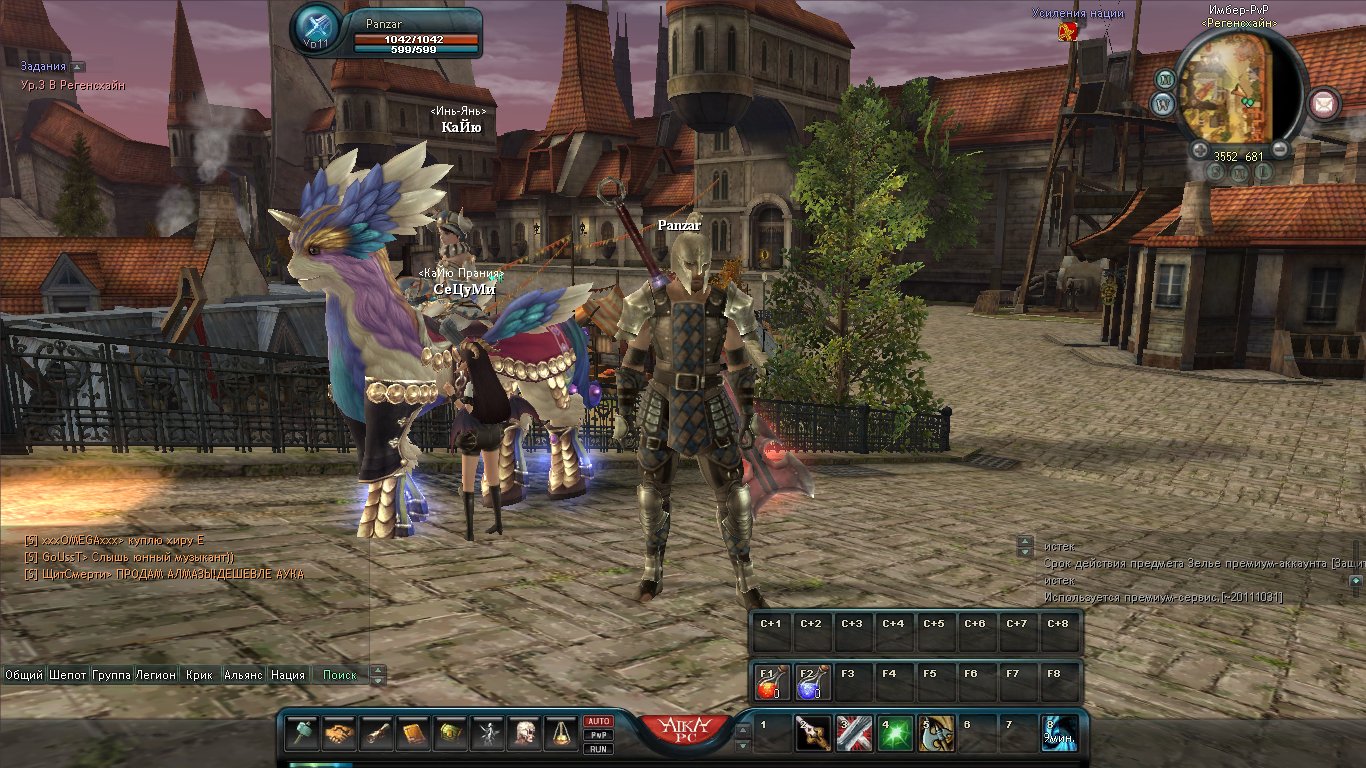The height and width of the screenshot is (768, 1366).
Task: Switch chat to the Альянс tab
Action: [x=243, y=675]
